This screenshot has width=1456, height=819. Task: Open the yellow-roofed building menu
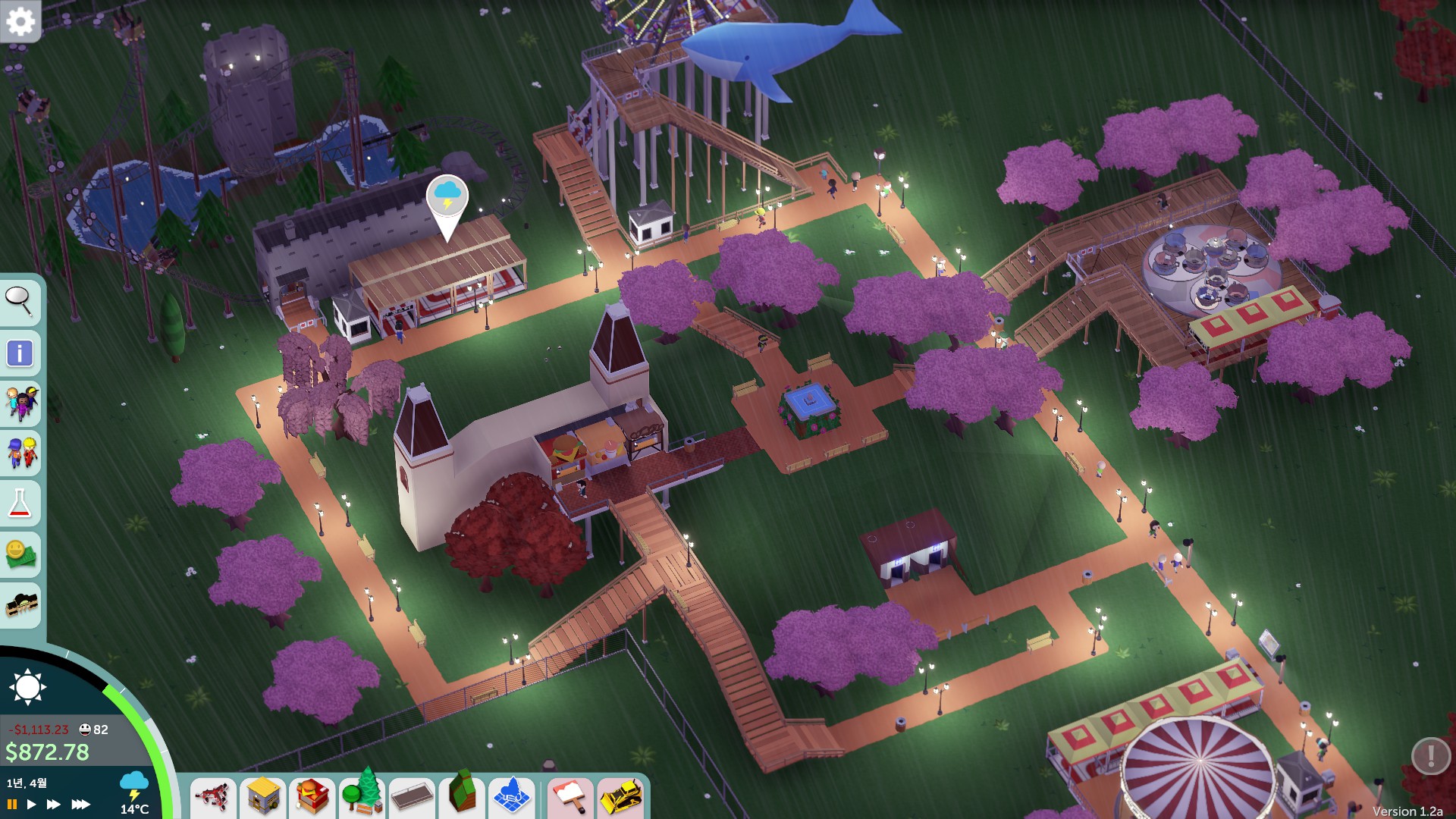tap(262, 797)
